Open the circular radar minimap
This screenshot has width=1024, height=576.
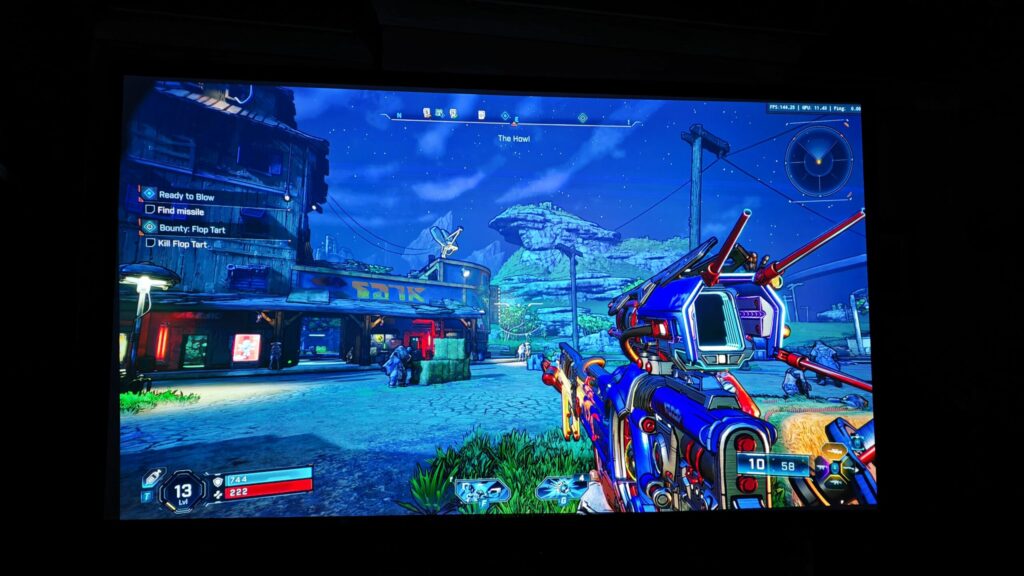818,161
